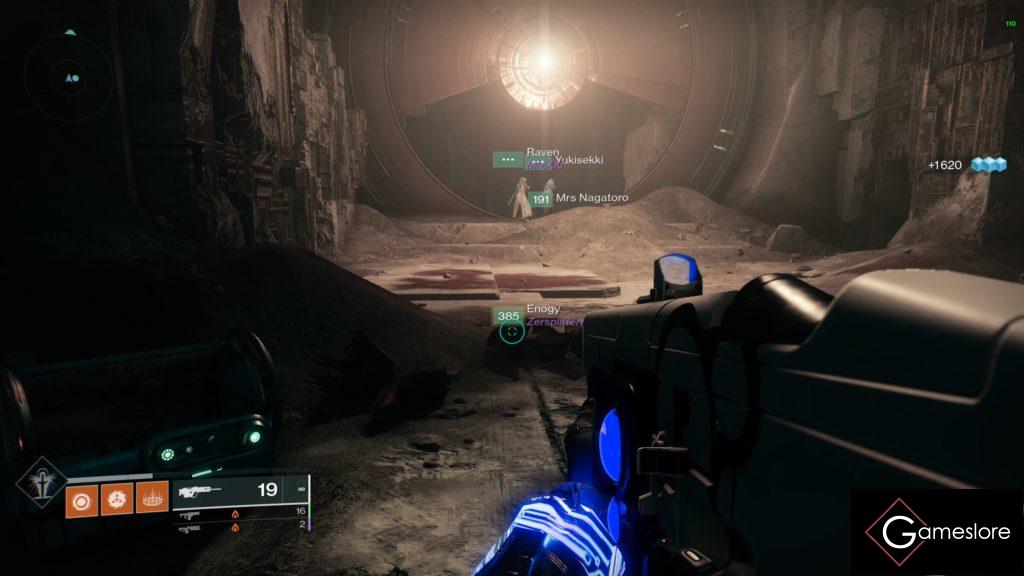Use the grenade ability with ring icon
This screenshot has height=576, width=1024.
(x=82, y=497)
